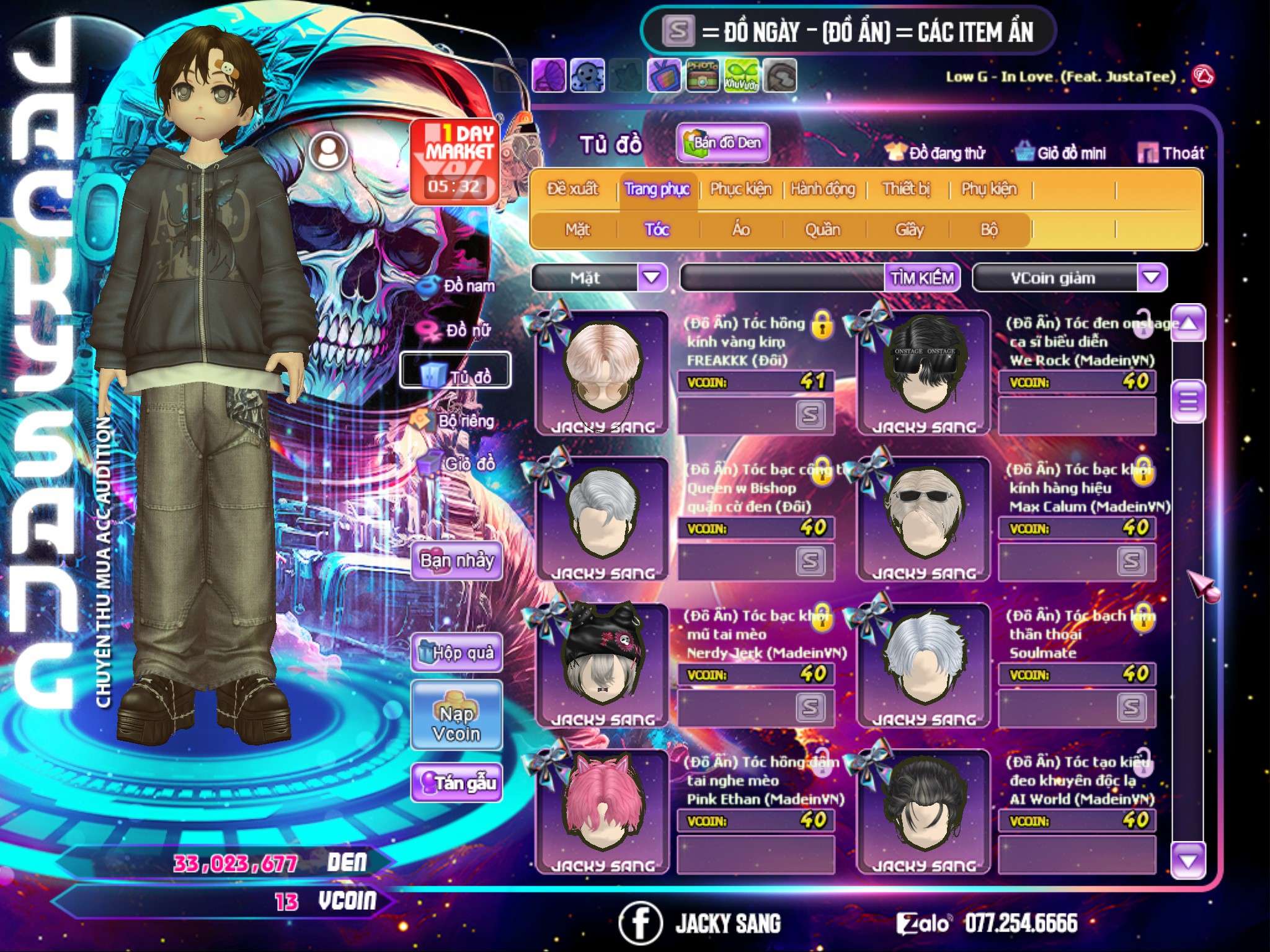Viewport: 1270px width, 952px height.
Task: Switch to the Hành động tab
Action: (822, 189)
